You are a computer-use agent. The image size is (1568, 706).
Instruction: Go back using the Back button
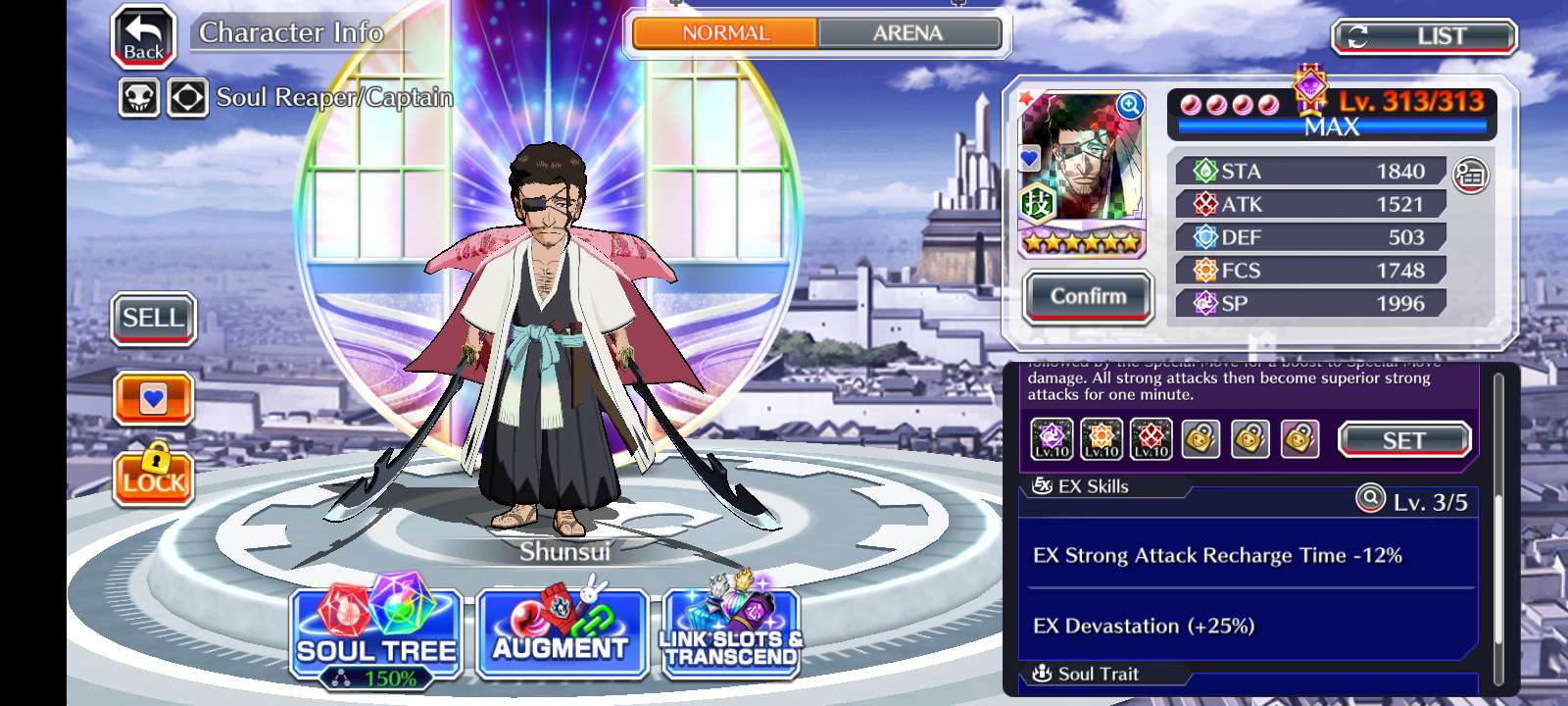(x=143, y=37)
